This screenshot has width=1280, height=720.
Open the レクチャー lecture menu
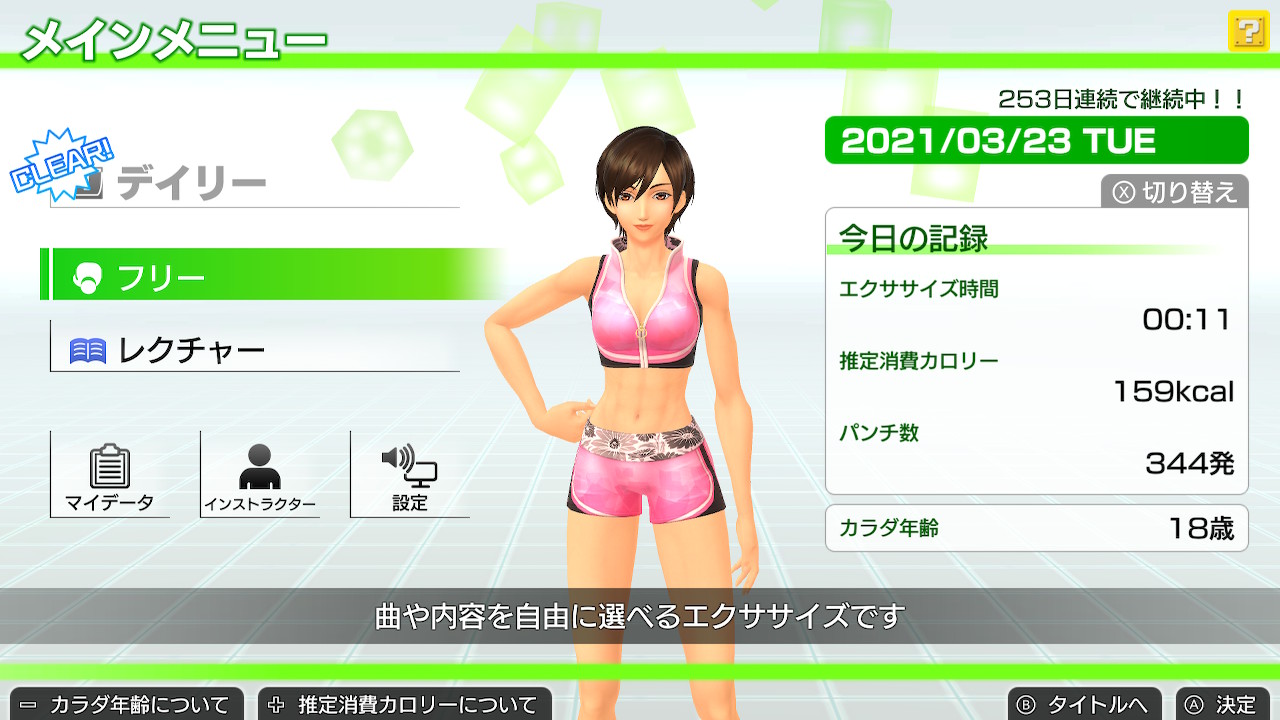255,349
